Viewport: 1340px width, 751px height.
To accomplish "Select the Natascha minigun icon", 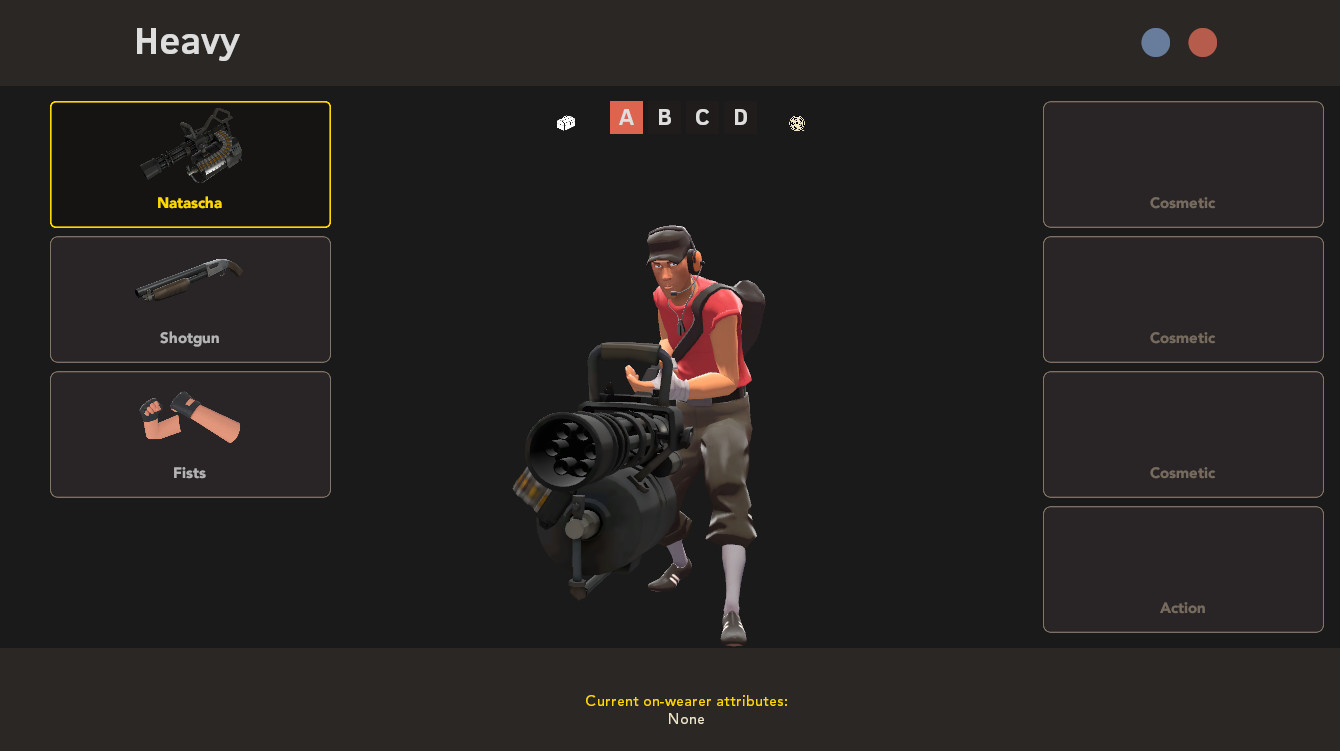I will 190,150.
